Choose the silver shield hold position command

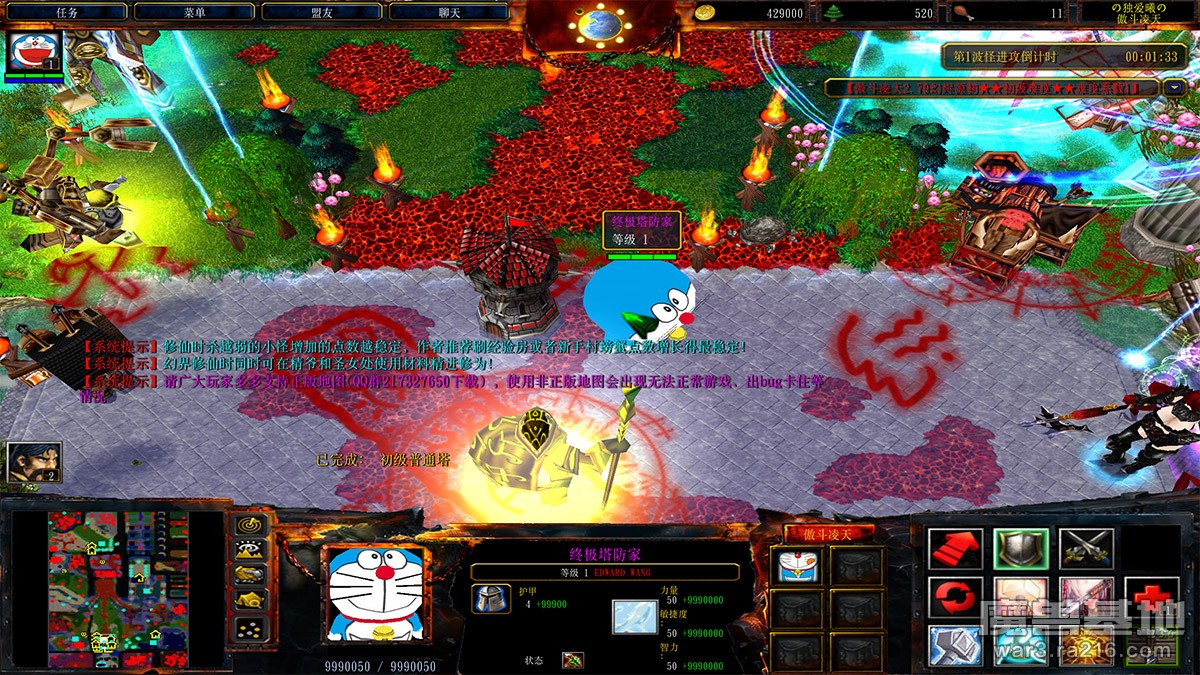click(x=1021, y=549)
